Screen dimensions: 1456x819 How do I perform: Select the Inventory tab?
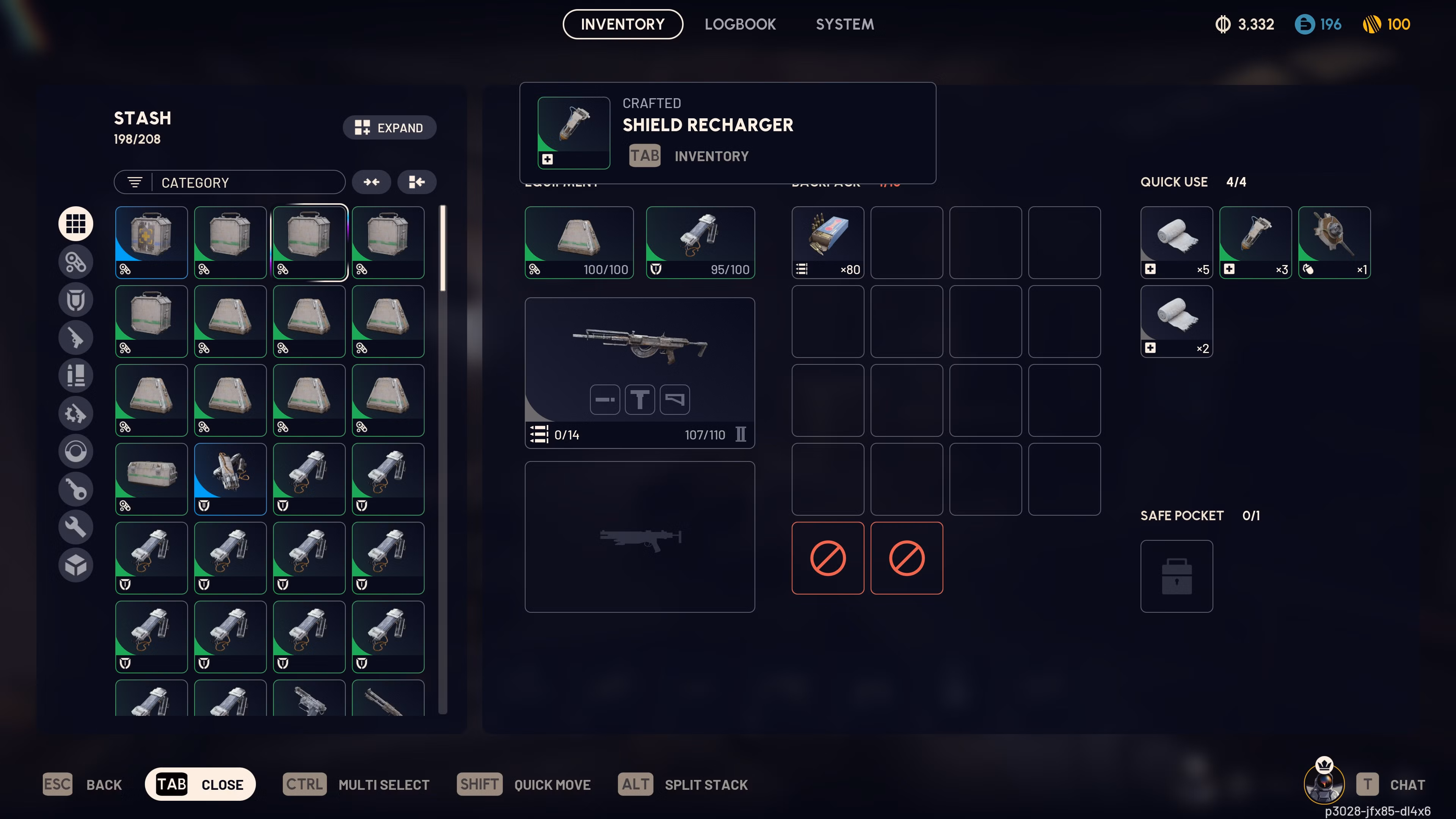(x=622, y=24)
